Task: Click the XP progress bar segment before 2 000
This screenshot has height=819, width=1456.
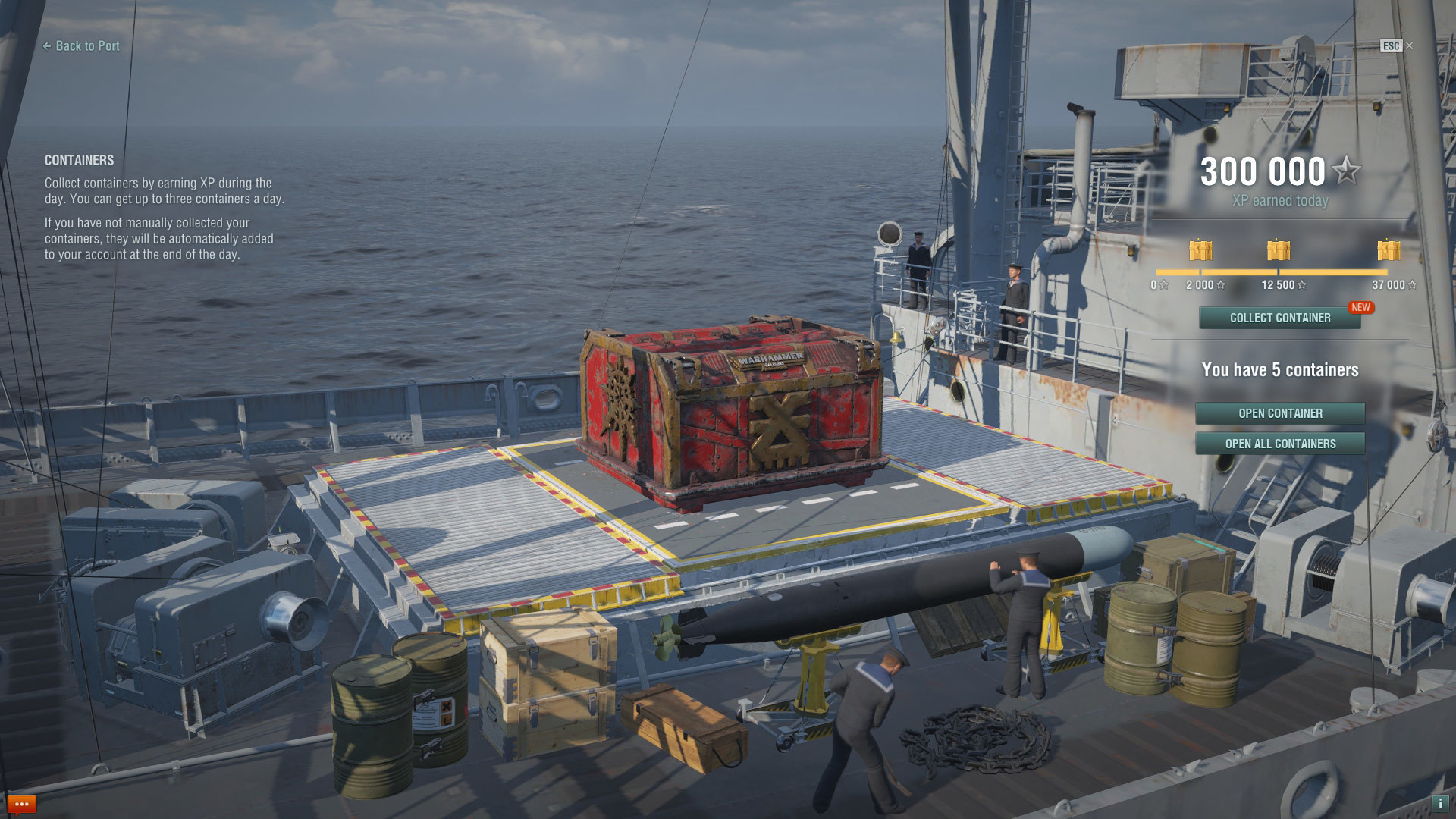Action: [1179, 273]
